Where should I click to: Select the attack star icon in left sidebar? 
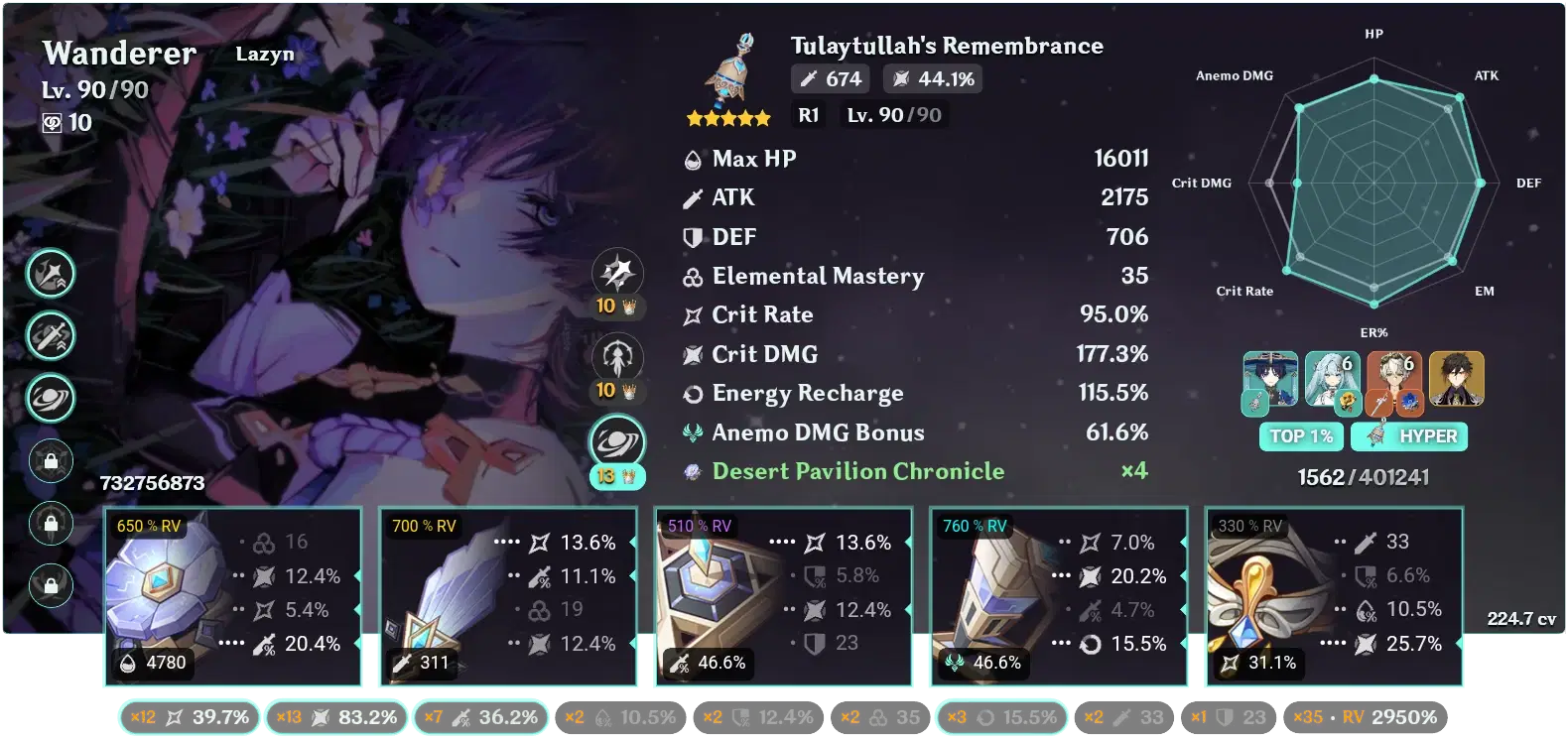coord(51,274)
